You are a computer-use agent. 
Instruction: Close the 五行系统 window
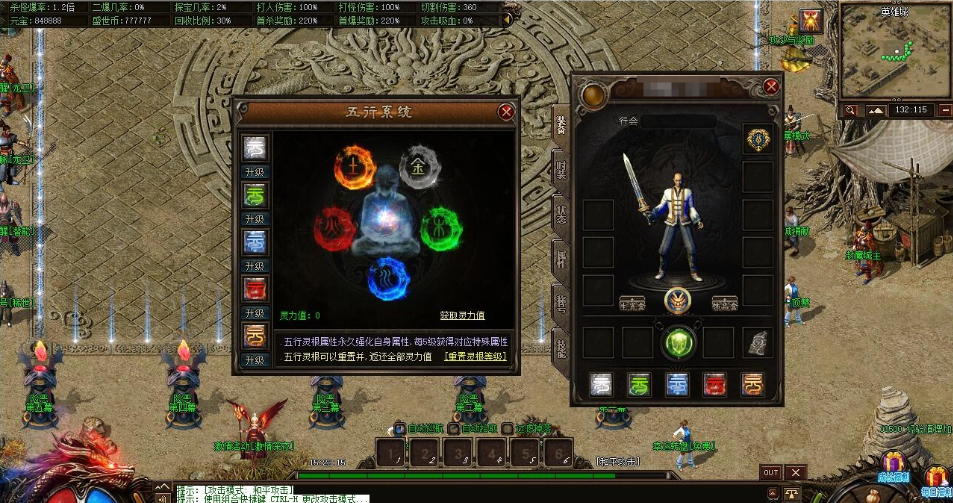click(x=506, y=112)
